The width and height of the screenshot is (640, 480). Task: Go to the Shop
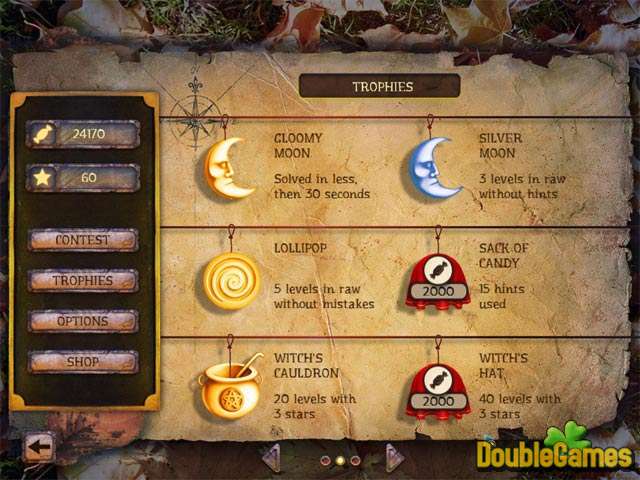coord(83,362)
